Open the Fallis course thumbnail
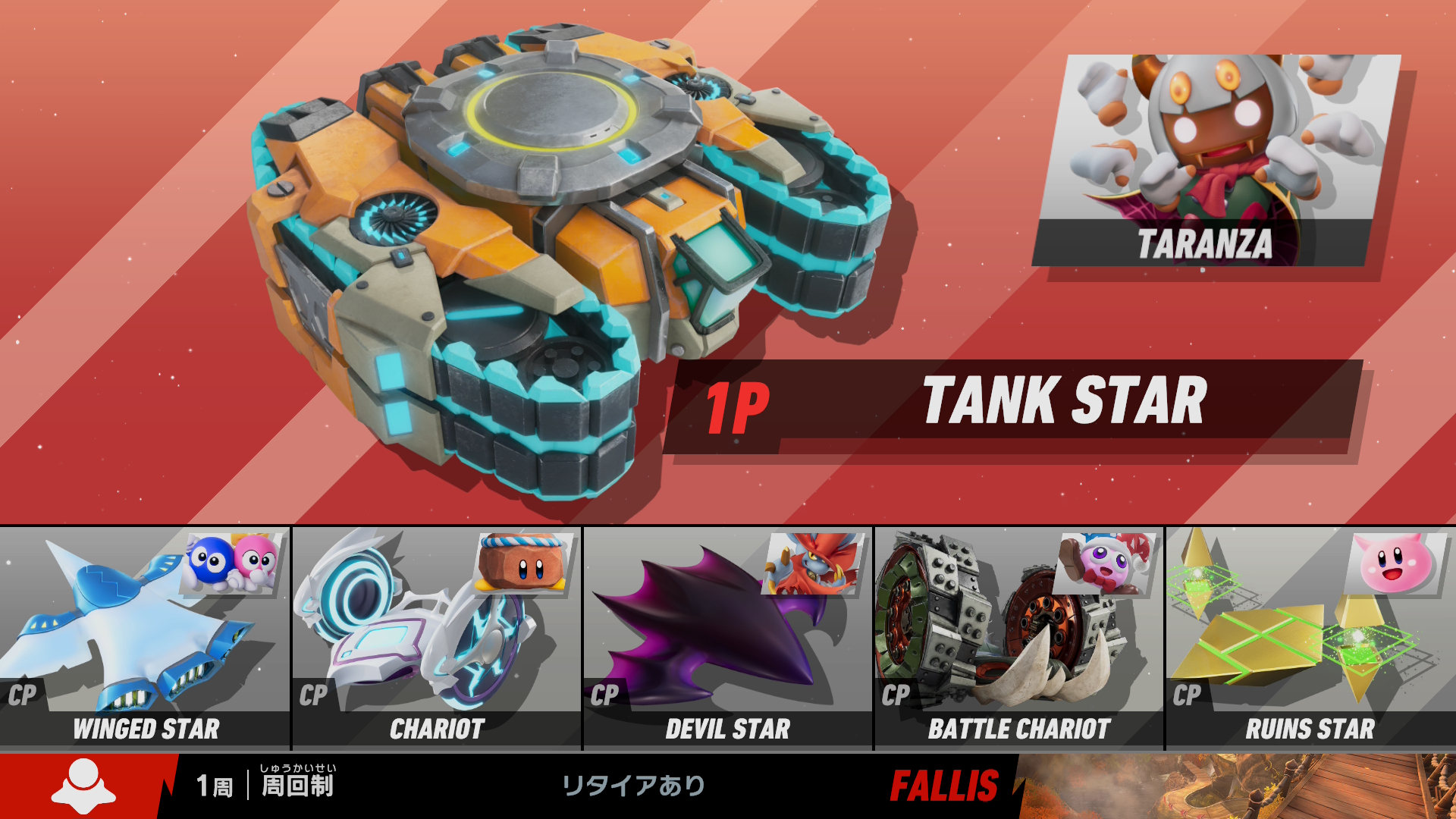This screenshot has width=1456, height=819. tap(1236, 786)
